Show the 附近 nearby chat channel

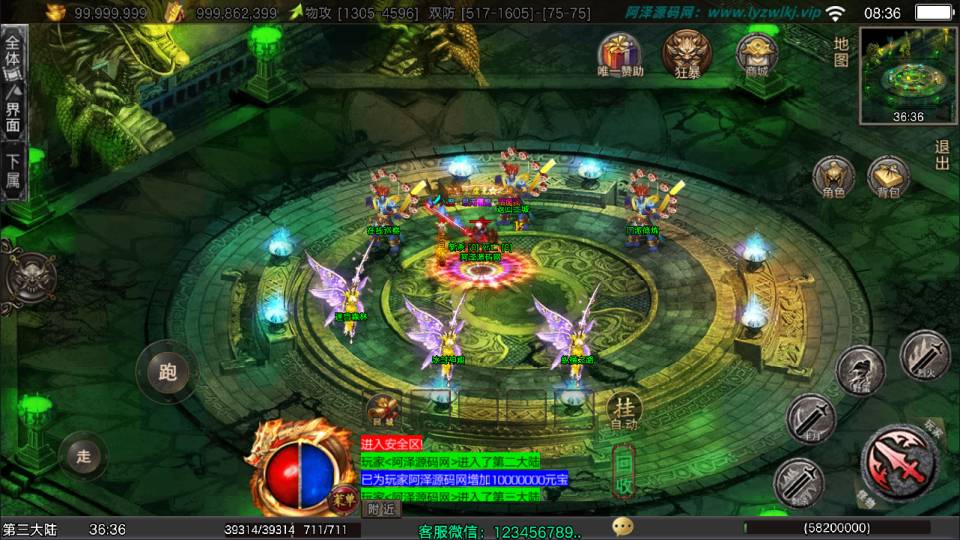(x=380, y=508)
